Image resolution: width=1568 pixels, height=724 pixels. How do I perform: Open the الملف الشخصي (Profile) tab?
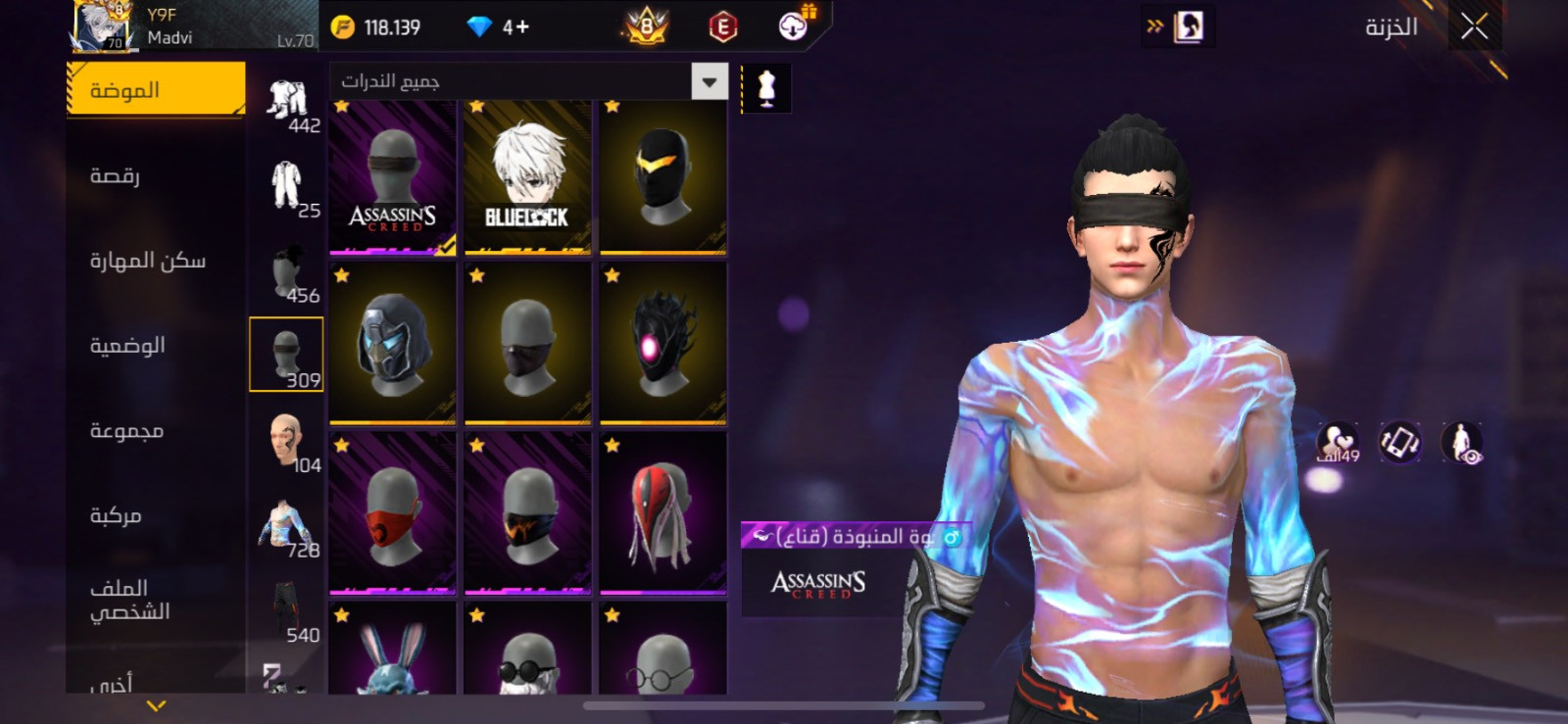(x=130, y=600)
